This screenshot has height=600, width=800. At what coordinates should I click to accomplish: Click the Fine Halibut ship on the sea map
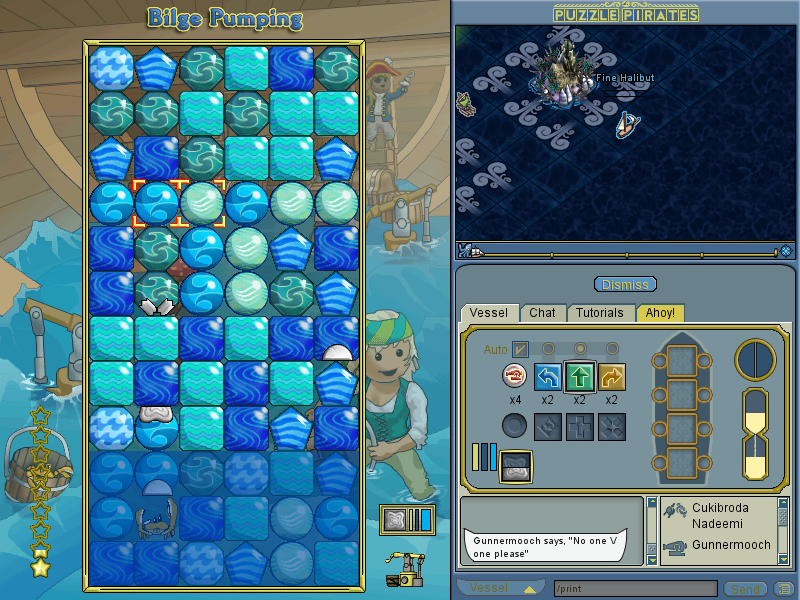(627, 124)
